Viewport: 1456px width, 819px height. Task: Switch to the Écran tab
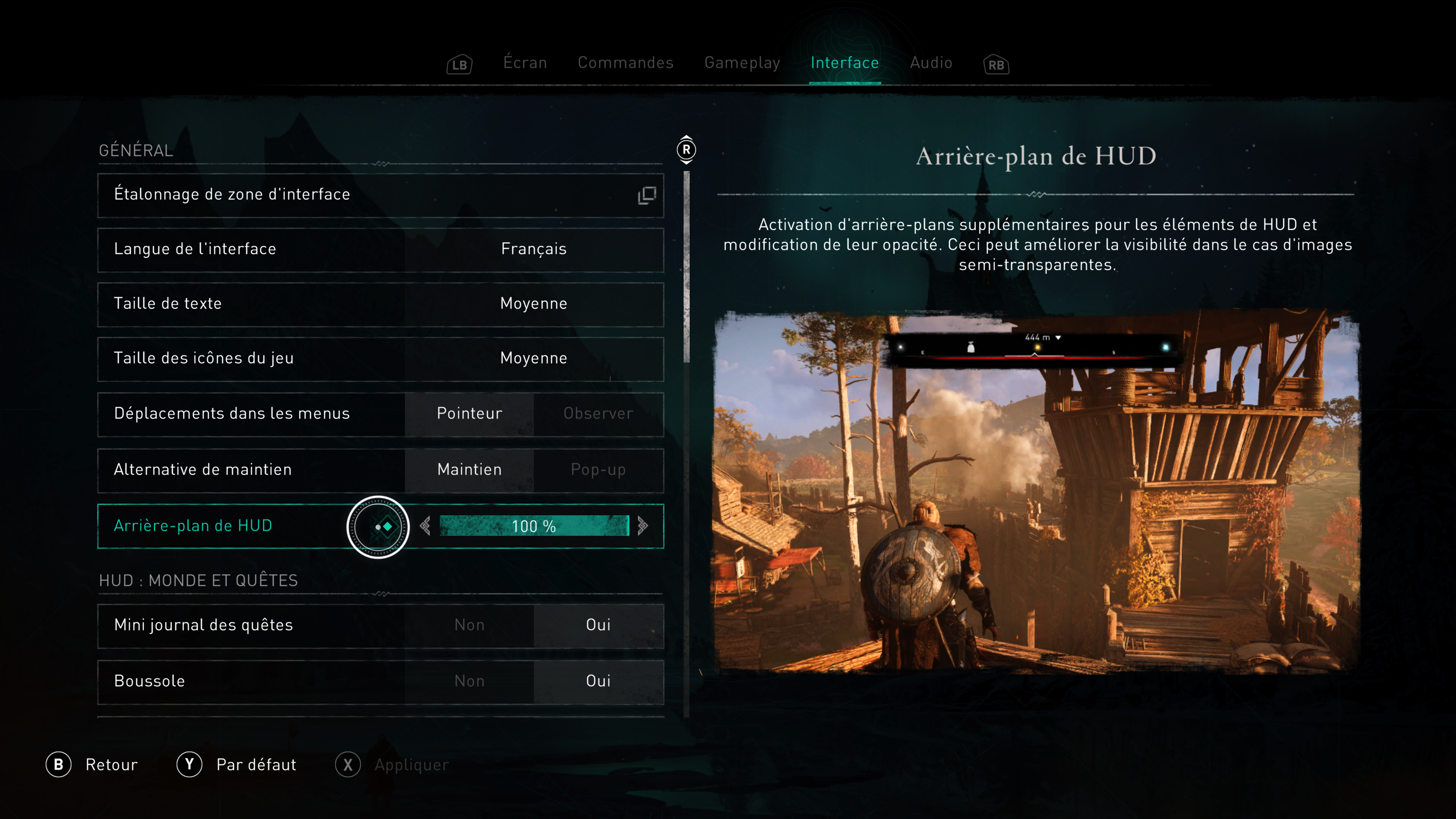pos(524,63)
